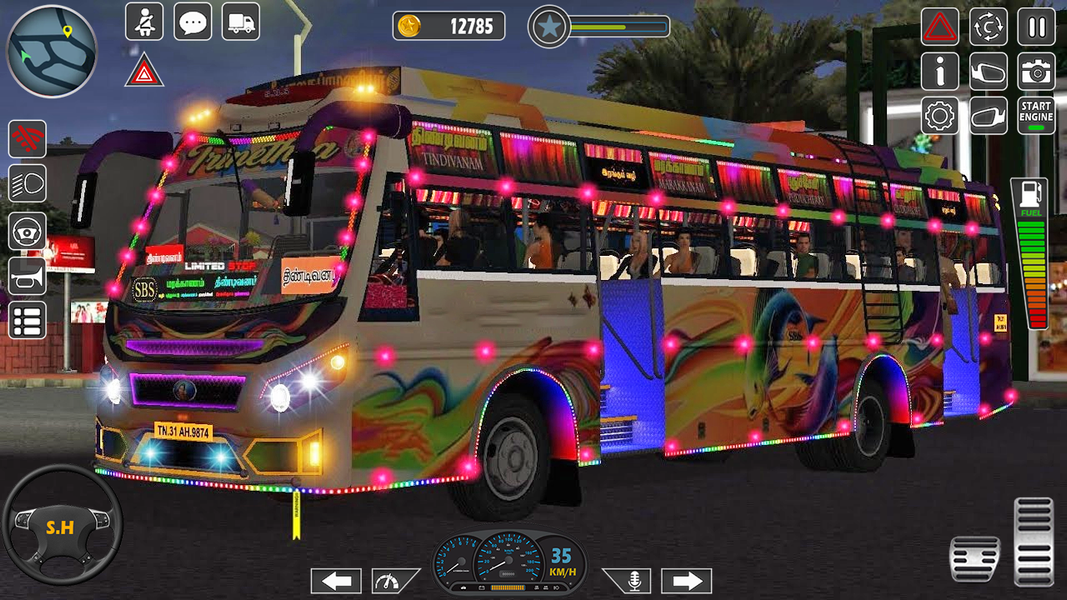The width and height of the screenshot is (1067, 600).
Task: Activate the left arrow turn signal
Action: 336,581
